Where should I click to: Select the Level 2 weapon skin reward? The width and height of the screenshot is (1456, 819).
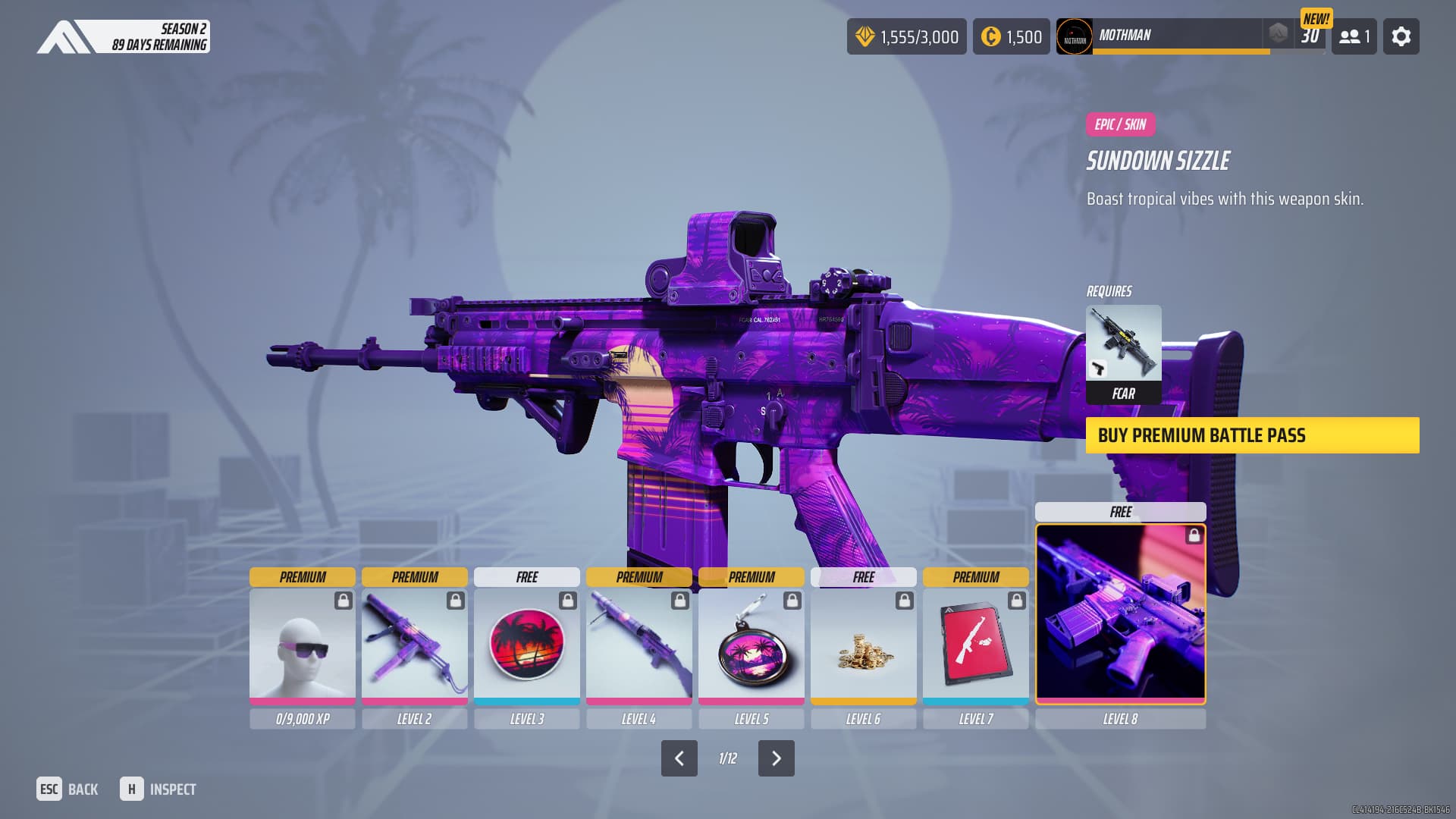[414, 645]
